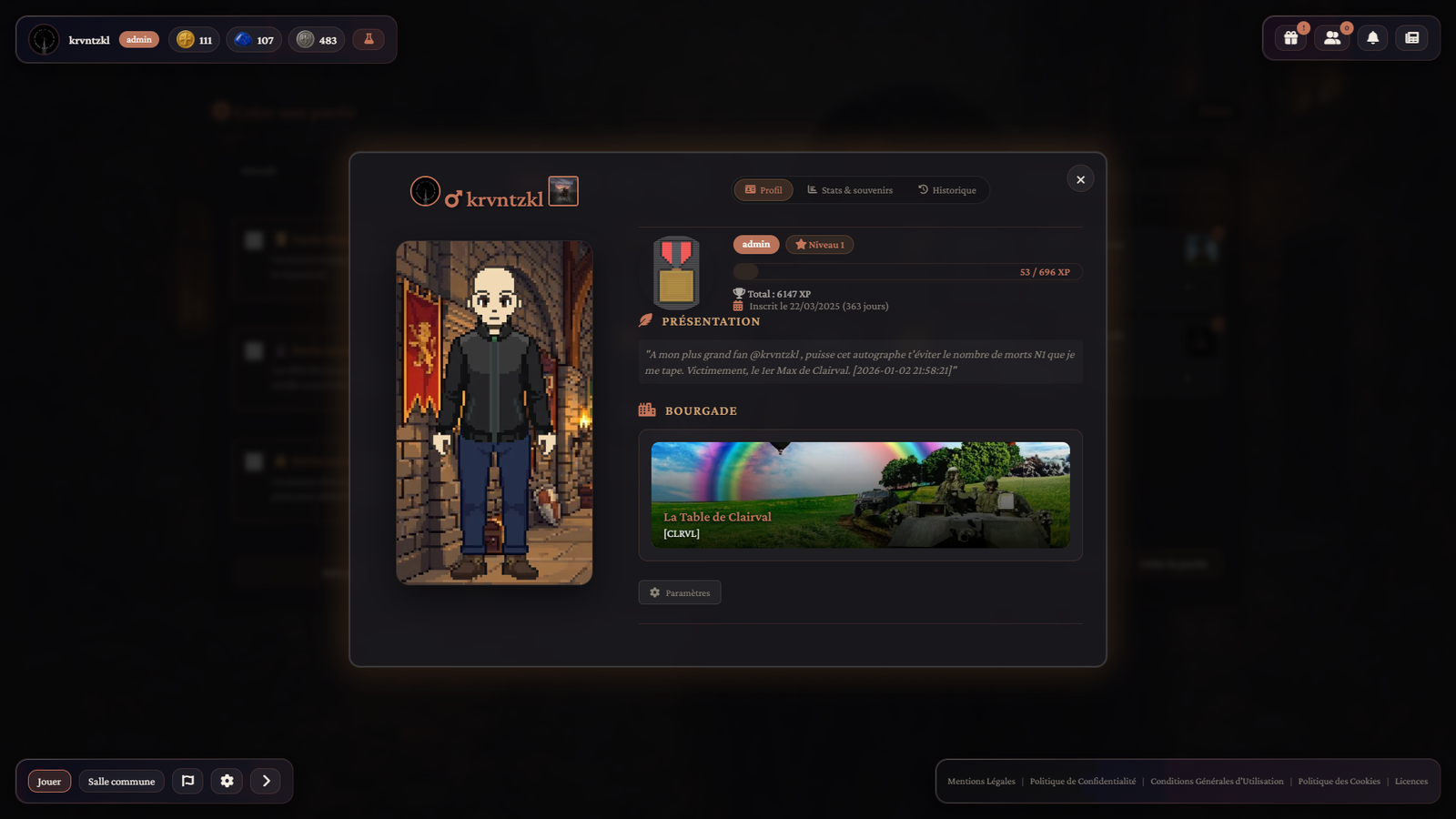1456x819 pixels.
Task: Switch to the Stats & souvenirs tab
Action: pyautogui.click(x=850, y=190)
